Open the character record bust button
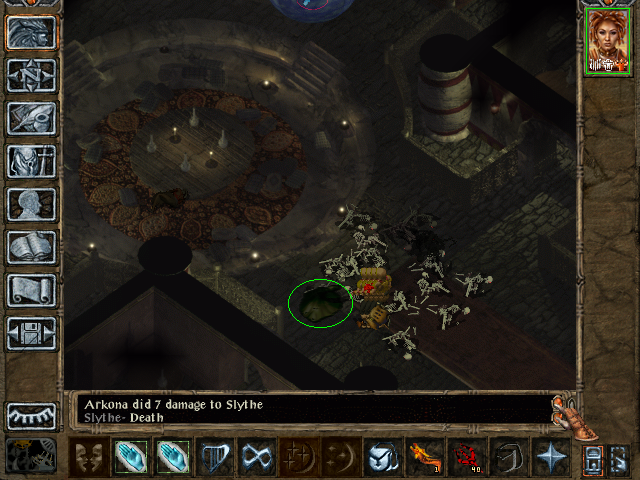The width and height of the screenshot is (640, 480). (31, 204)
